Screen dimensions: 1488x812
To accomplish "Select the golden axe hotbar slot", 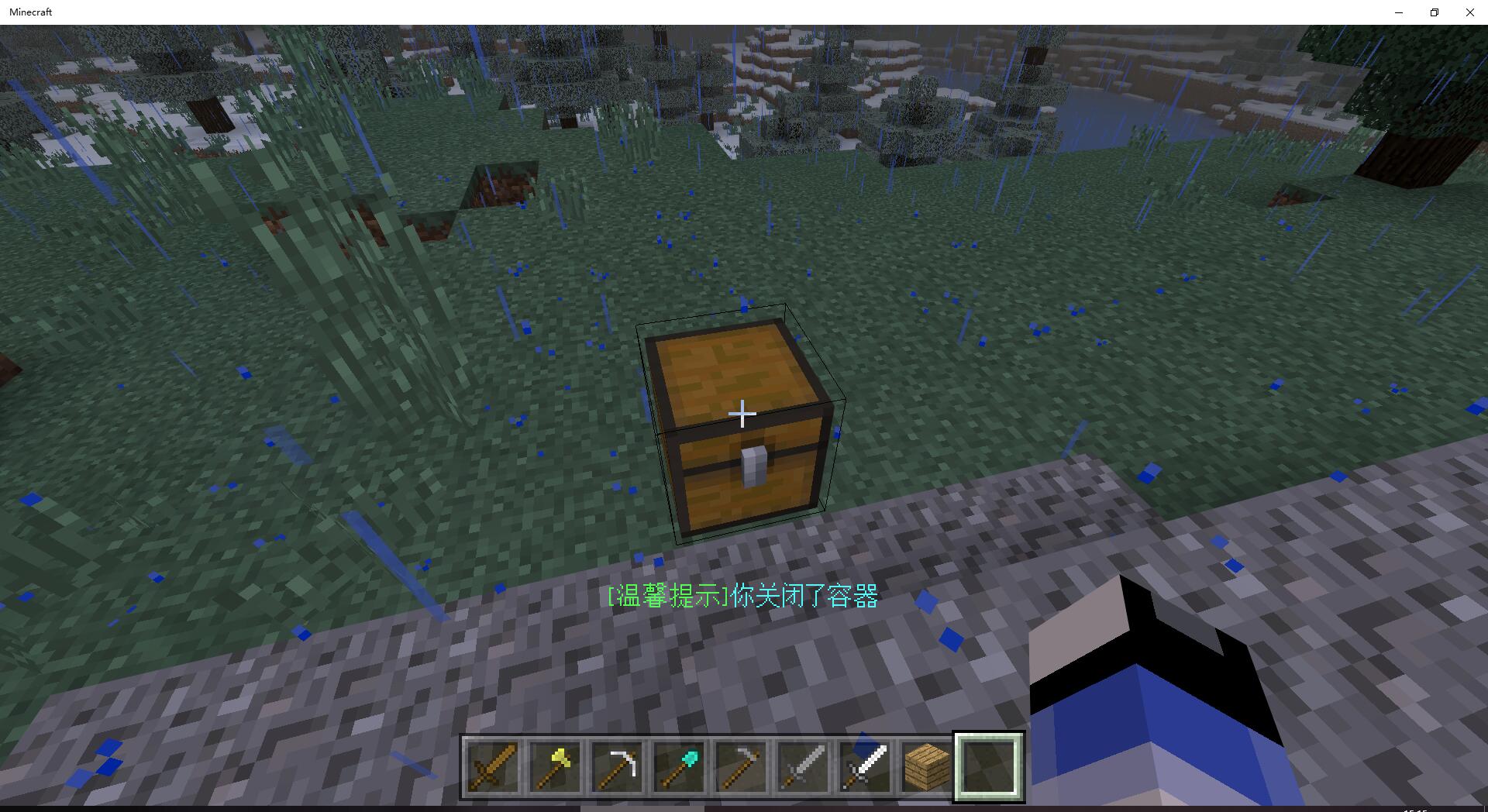I will (x=555, y=766).
